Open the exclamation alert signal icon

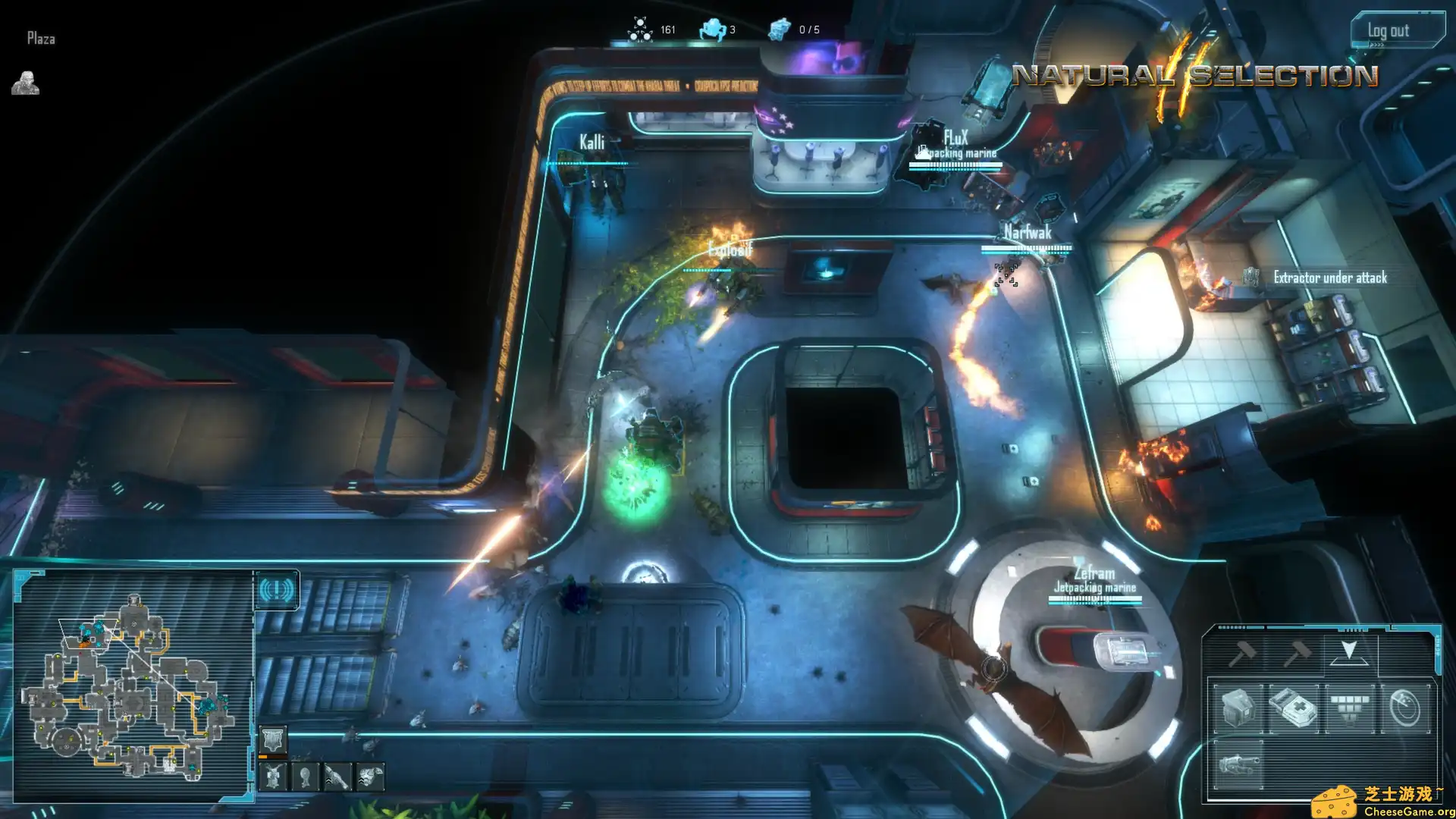(277, 590)
